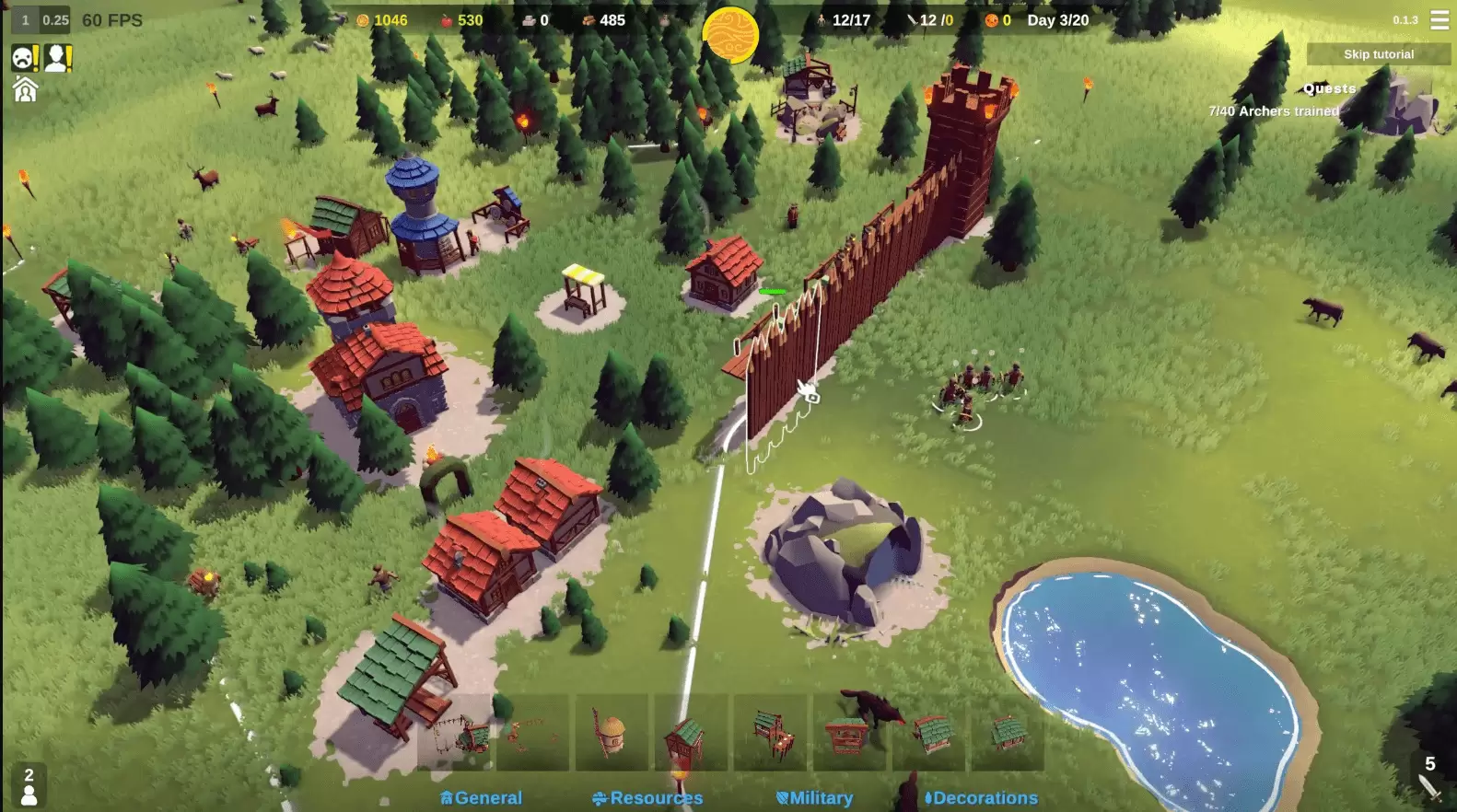
Task: Switch to the Decorations build tab
Action: pyautogui.click(x=982, y=798)
